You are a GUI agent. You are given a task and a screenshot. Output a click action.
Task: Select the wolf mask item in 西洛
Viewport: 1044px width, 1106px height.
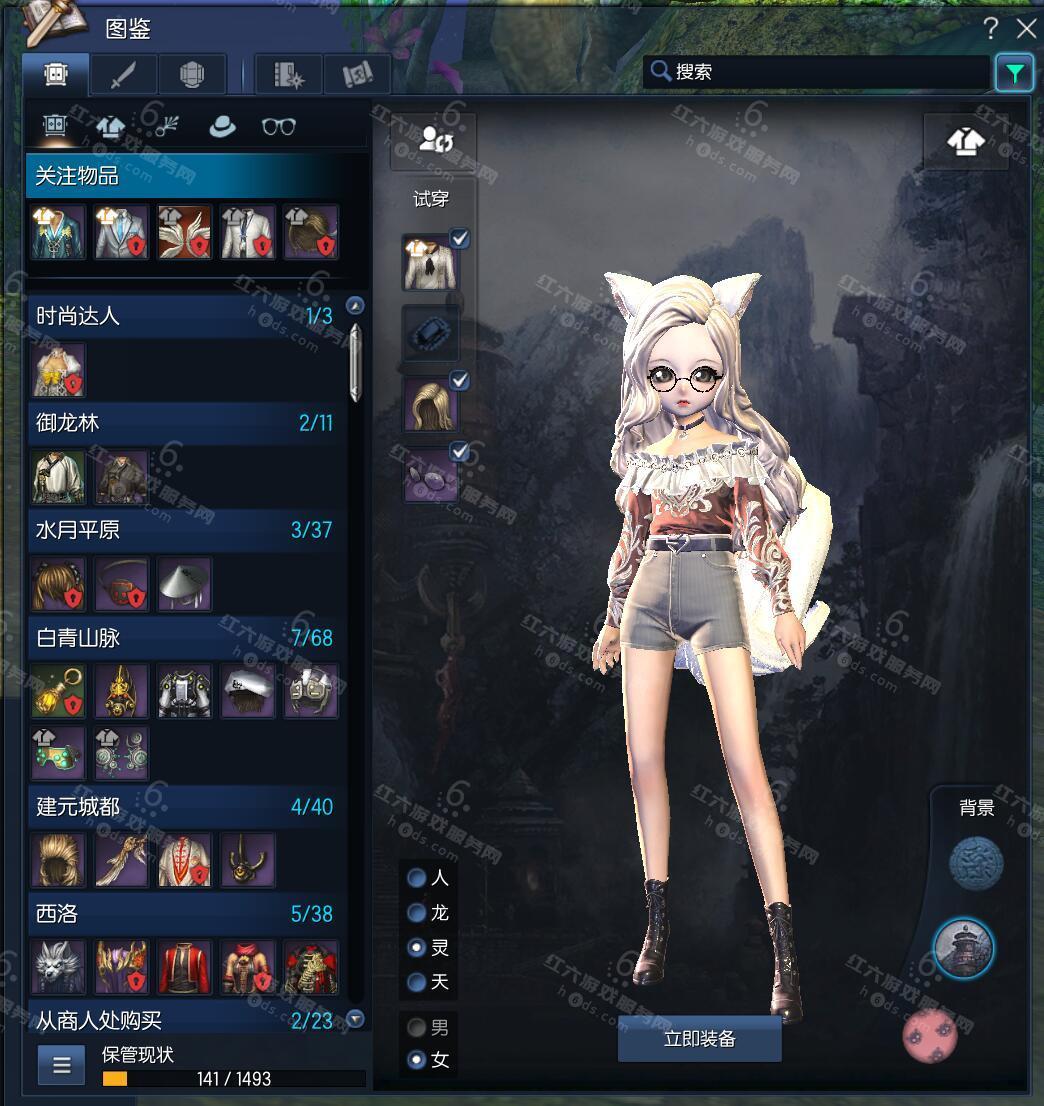58,967
